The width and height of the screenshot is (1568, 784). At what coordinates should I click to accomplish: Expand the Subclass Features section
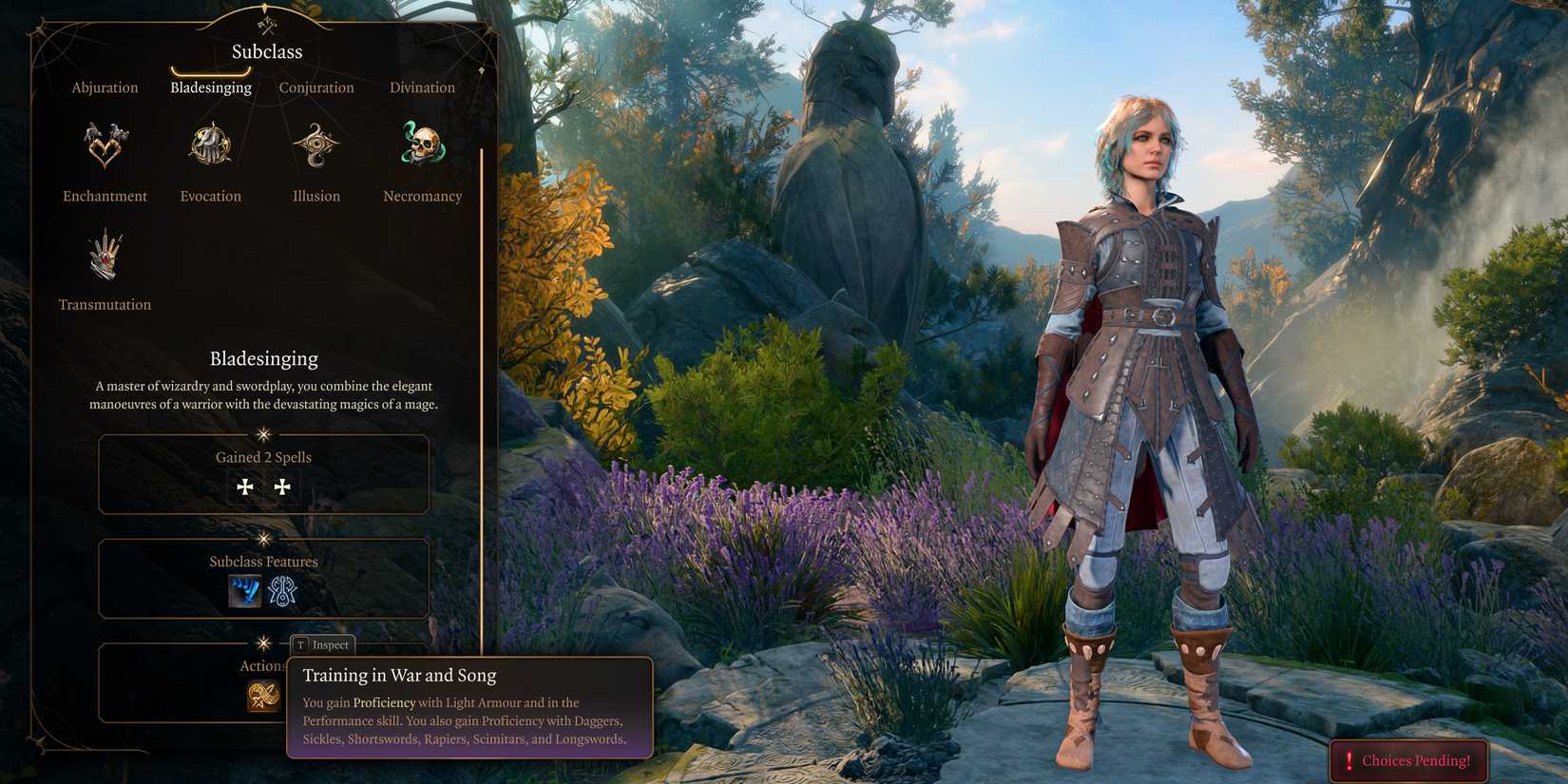[263, 562]
